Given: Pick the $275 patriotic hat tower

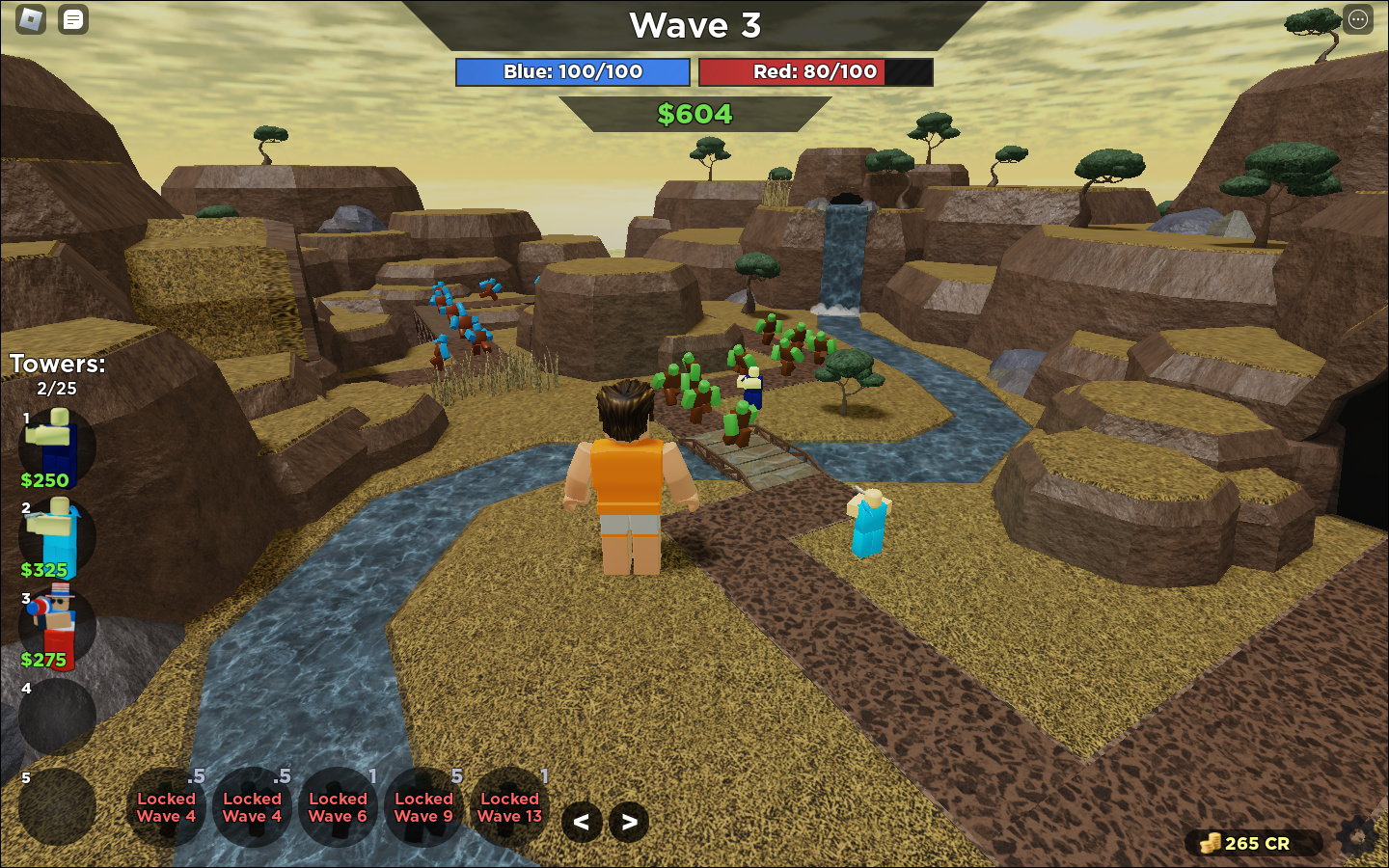Looking at the screenshot, I should coord(57,626).
